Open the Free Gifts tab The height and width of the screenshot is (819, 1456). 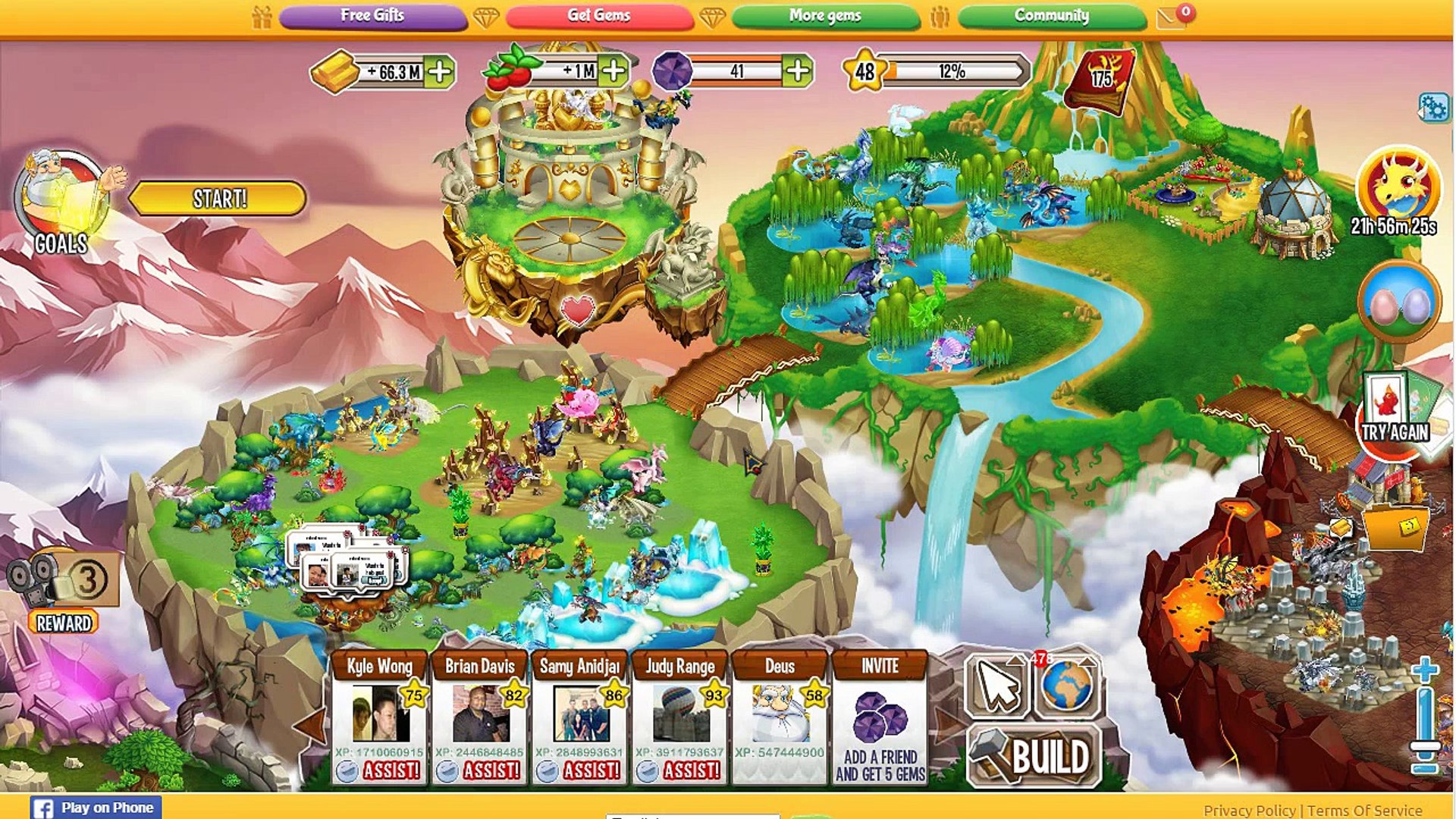pos(372,16)
